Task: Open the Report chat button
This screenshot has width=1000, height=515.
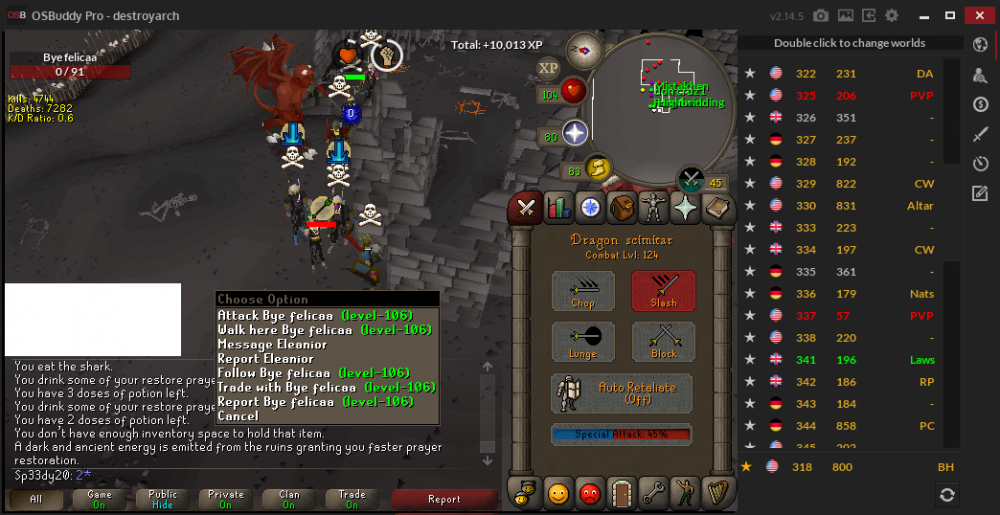Action: [x=444, y=499]
